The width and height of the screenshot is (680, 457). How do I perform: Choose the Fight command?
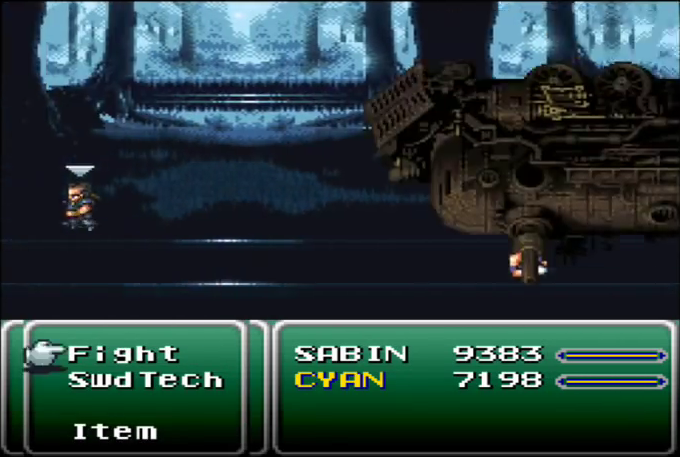(123, 354)
